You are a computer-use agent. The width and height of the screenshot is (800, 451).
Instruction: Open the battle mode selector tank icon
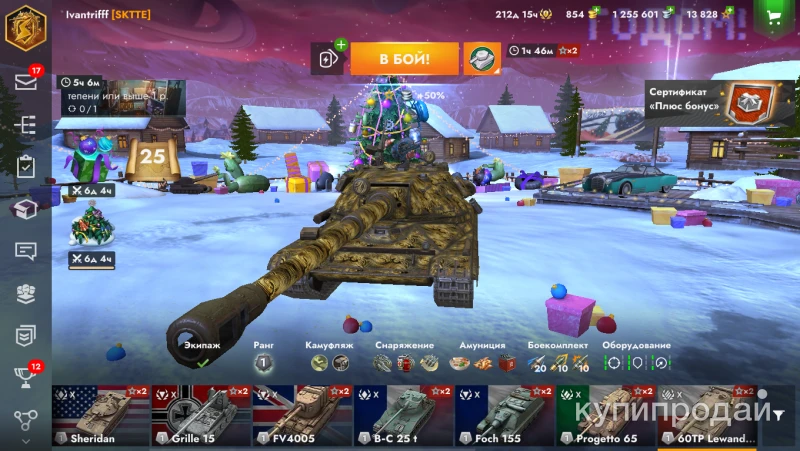[x=481, y=59]
